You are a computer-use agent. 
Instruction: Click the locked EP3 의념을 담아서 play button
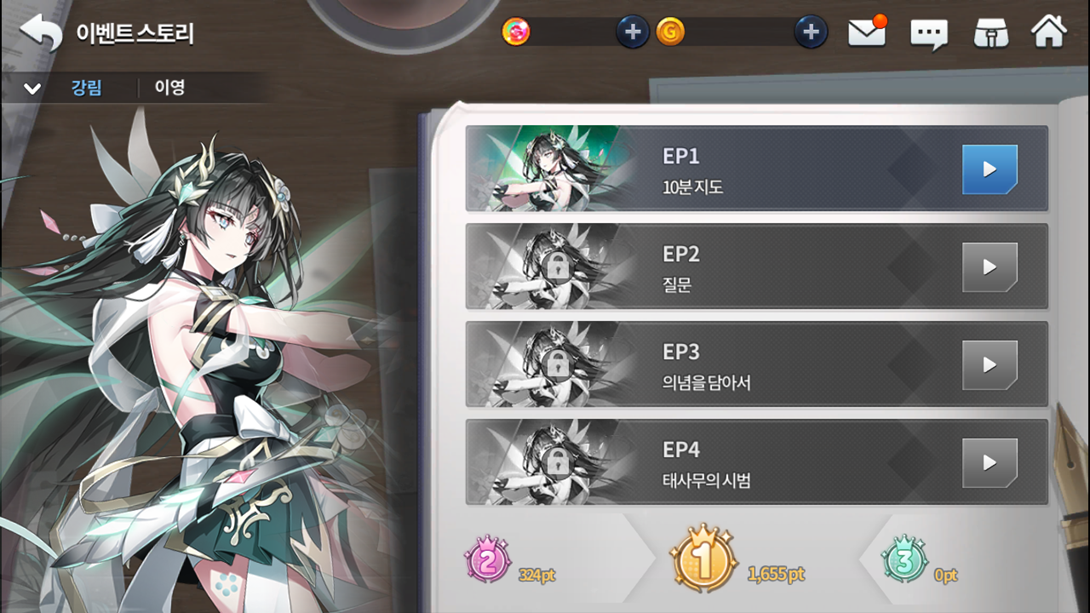(989, 365)
